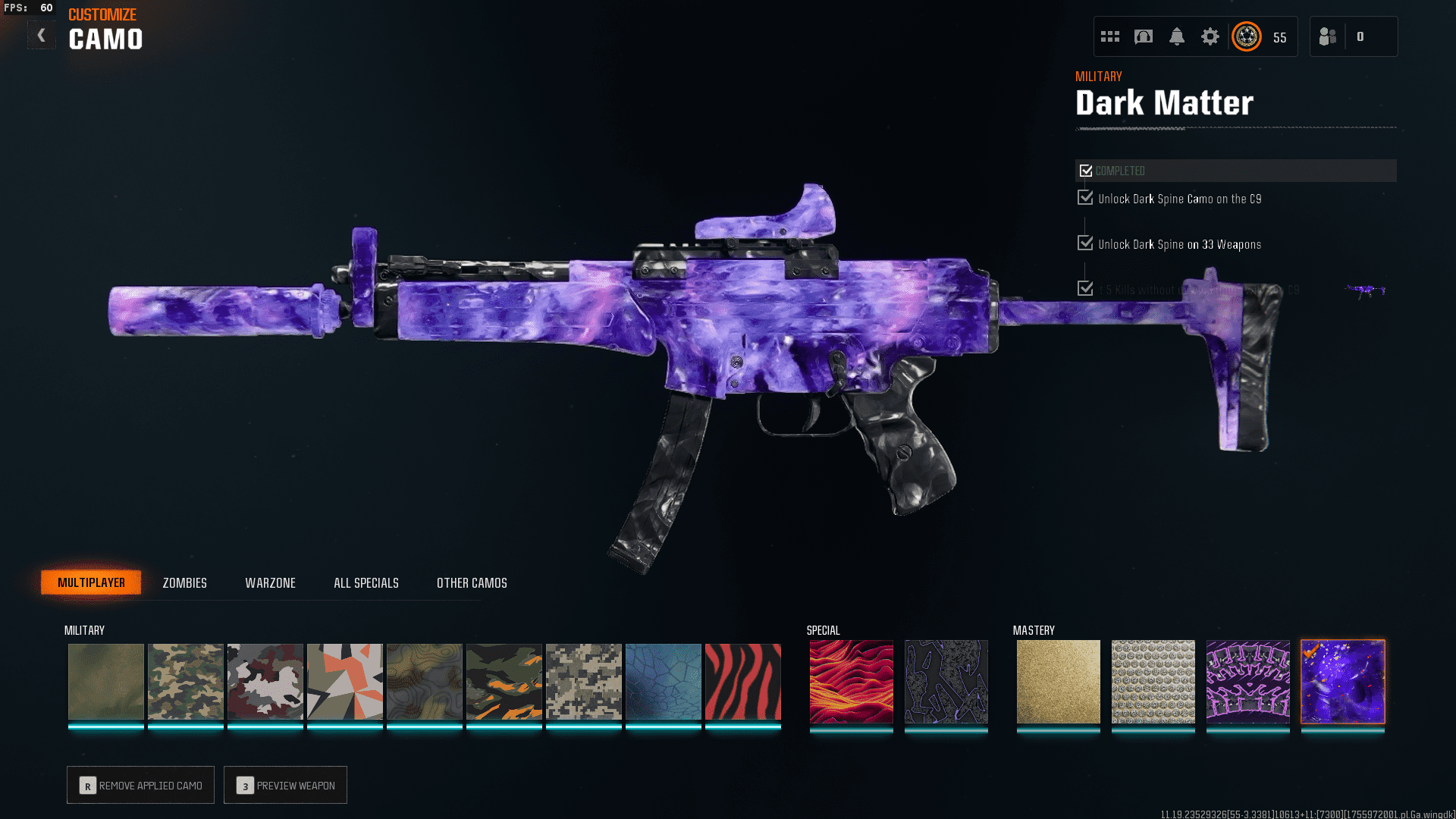This screenshot has width=1456, height=819.
Task: Select the Diamond mastery camo
Action: point(1153,681)
